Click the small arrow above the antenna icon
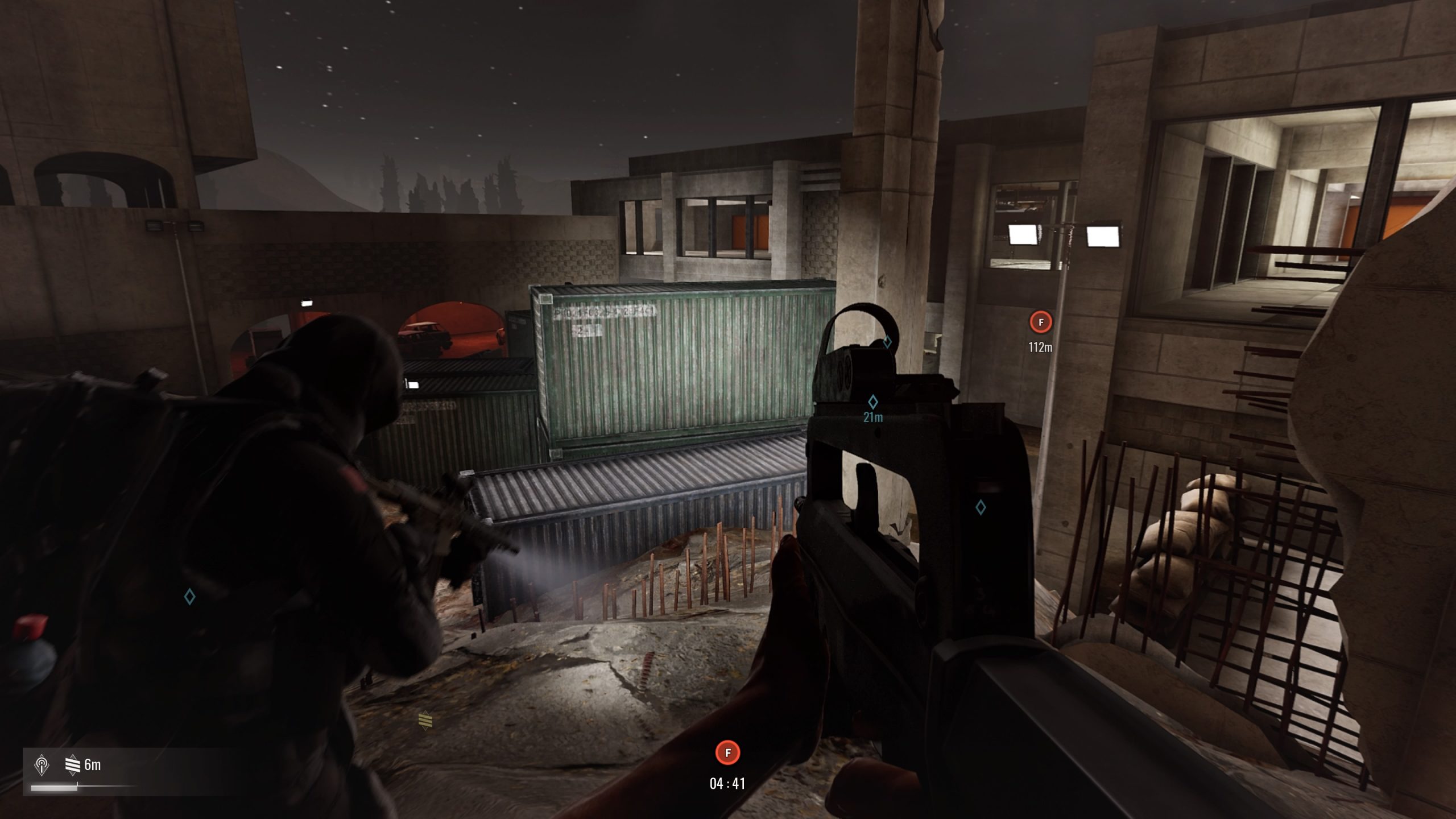This screenshot has height=819, width=1456. (x=42, y=756)
